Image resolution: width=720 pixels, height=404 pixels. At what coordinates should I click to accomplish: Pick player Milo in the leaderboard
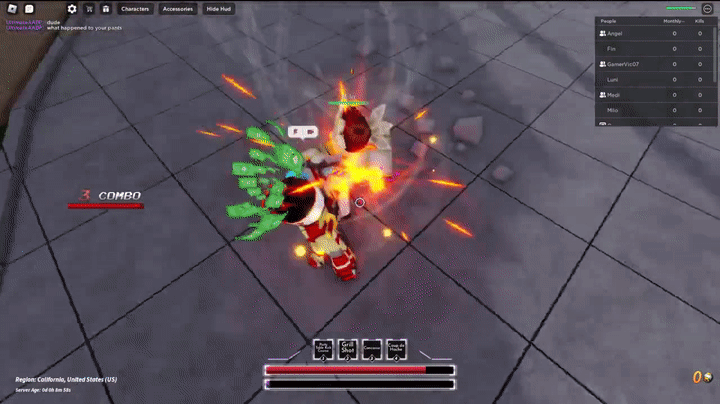(612, 109)
